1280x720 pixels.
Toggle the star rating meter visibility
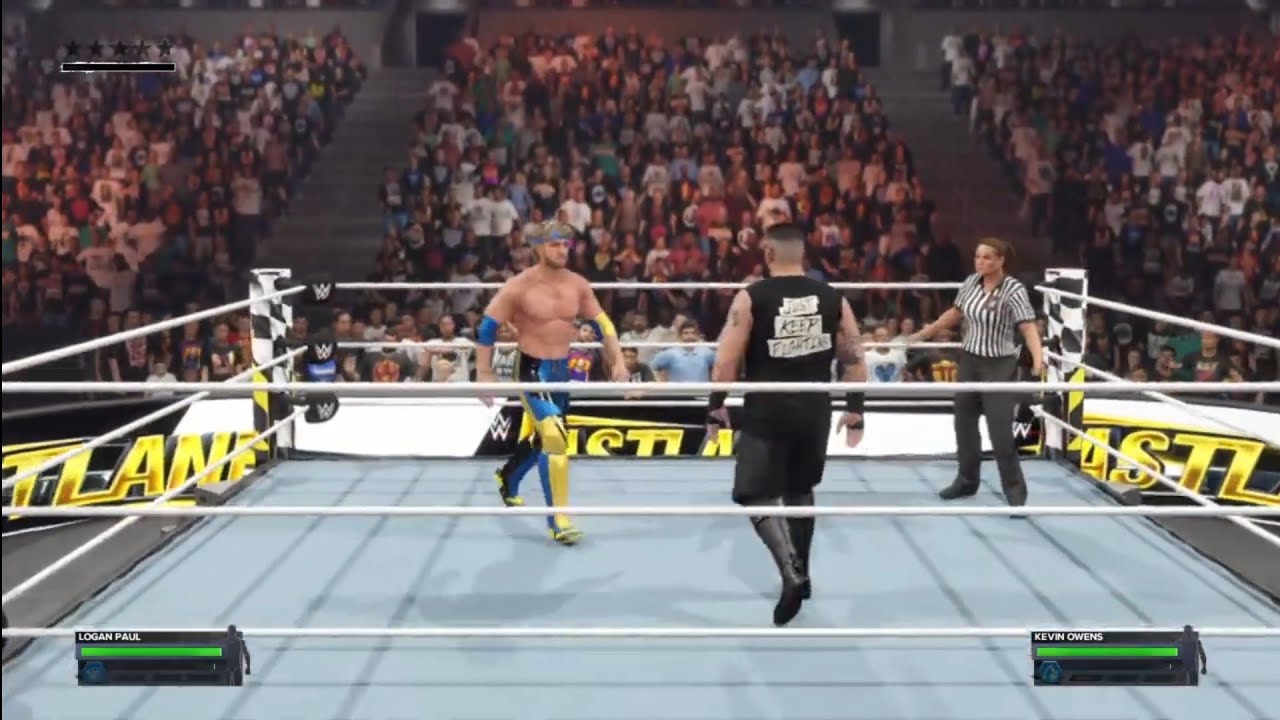click(x=118, y=67)
